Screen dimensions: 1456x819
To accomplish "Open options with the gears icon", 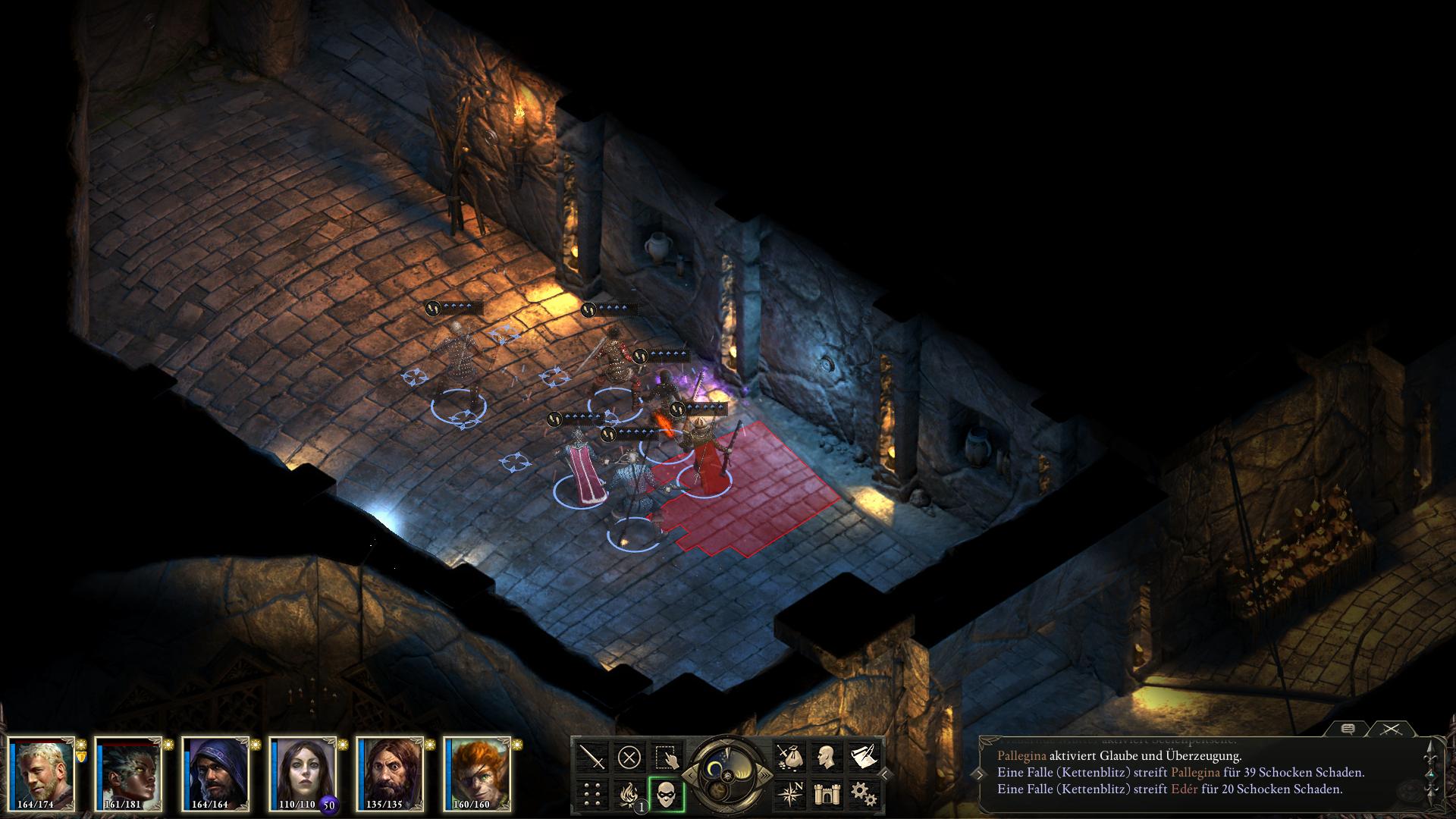I will click(864, 794).
